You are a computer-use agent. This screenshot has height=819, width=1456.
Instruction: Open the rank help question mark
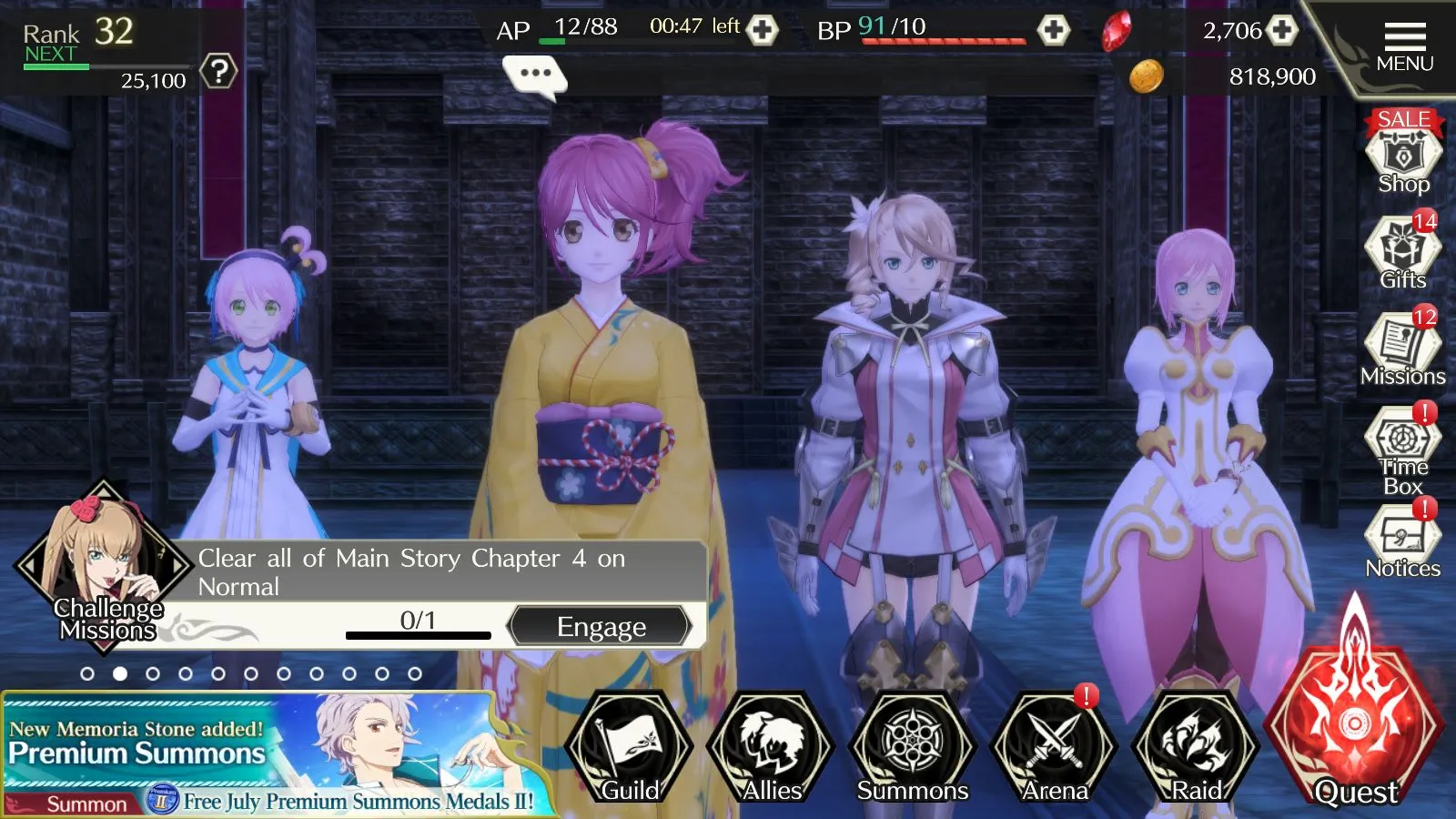[x=218, y=71]
